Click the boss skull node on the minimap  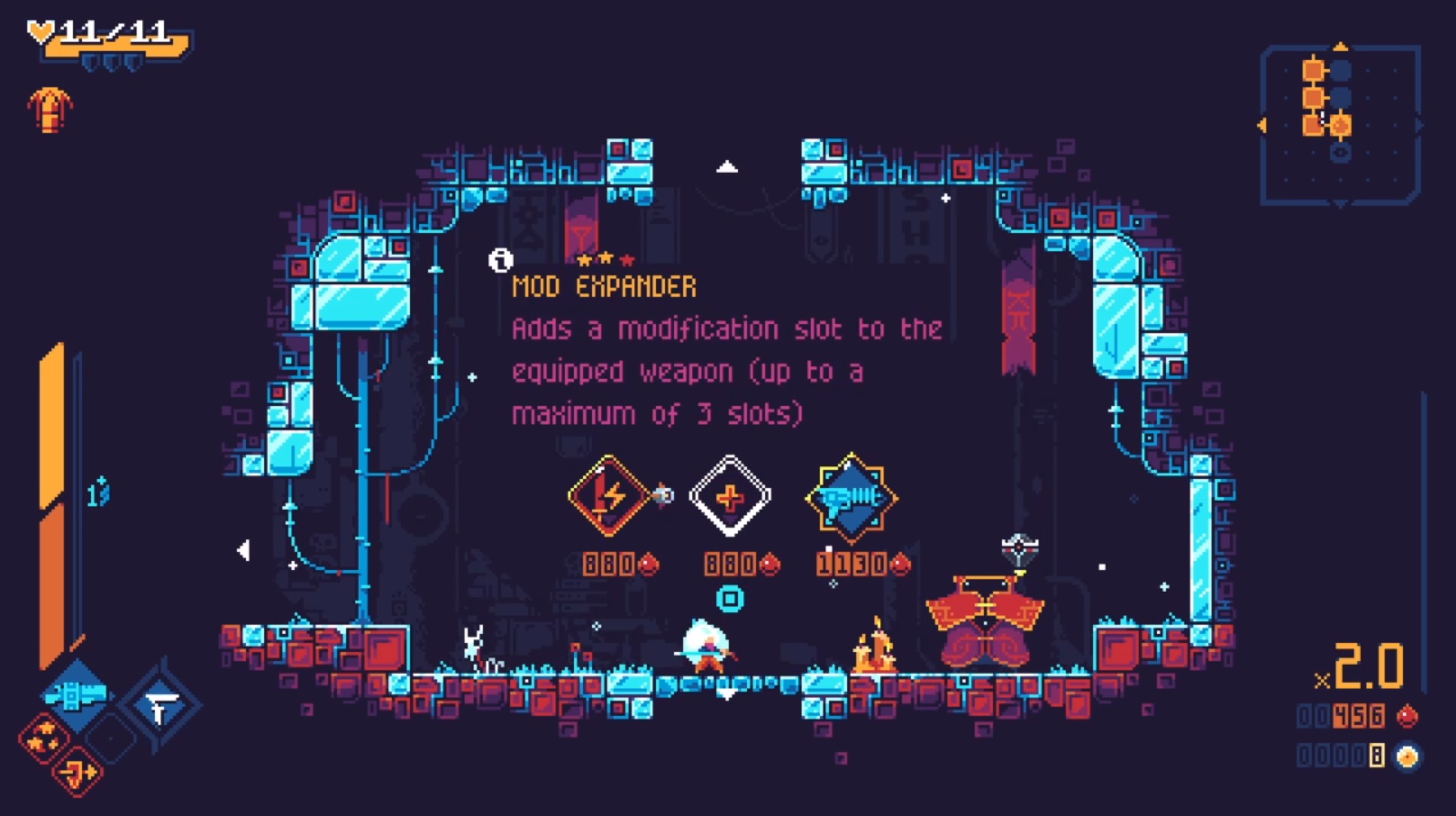click(x=1340, y=153)
